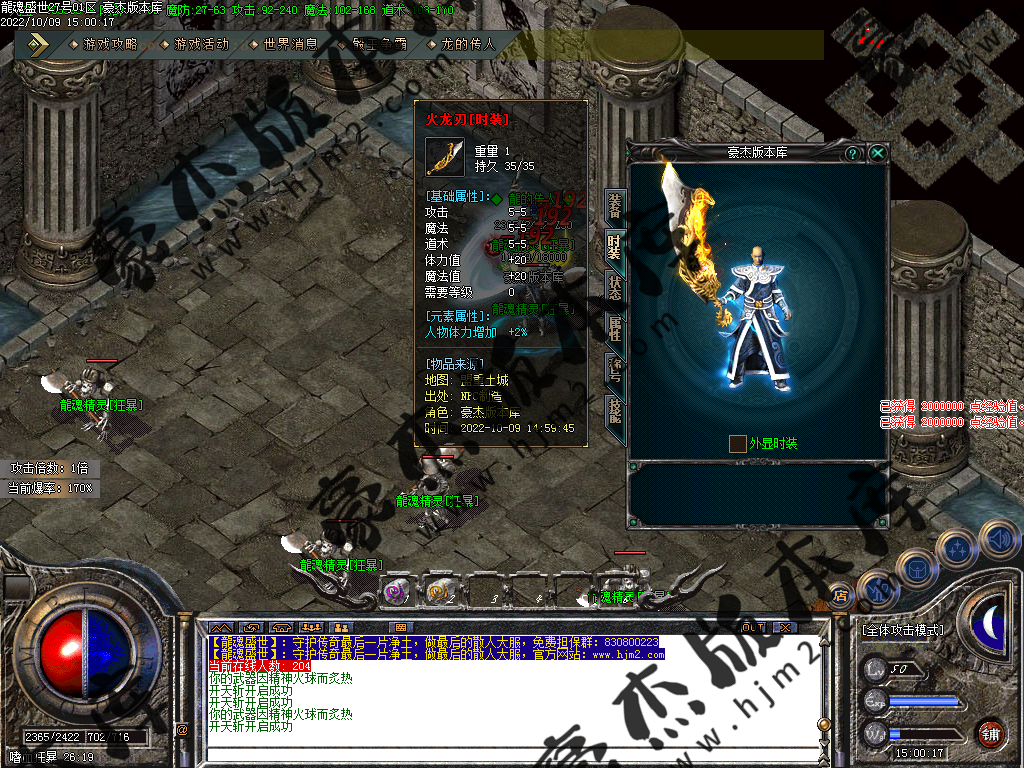Open the round 店 store button
Image resolution: width=1024 pixels, height=768 pixels.
[x=840, y=596]
